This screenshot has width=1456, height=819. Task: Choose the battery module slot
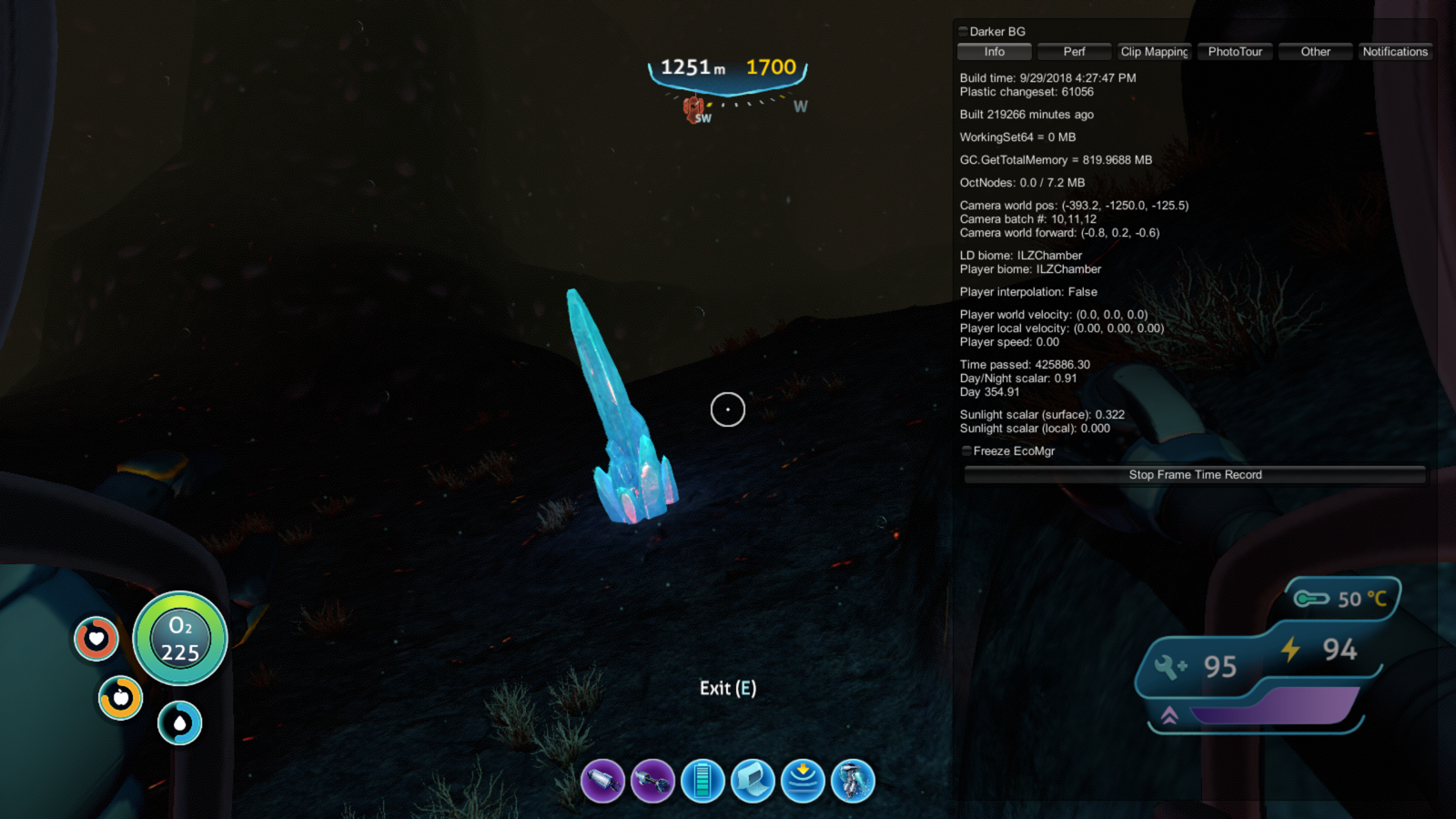[703, 781]
